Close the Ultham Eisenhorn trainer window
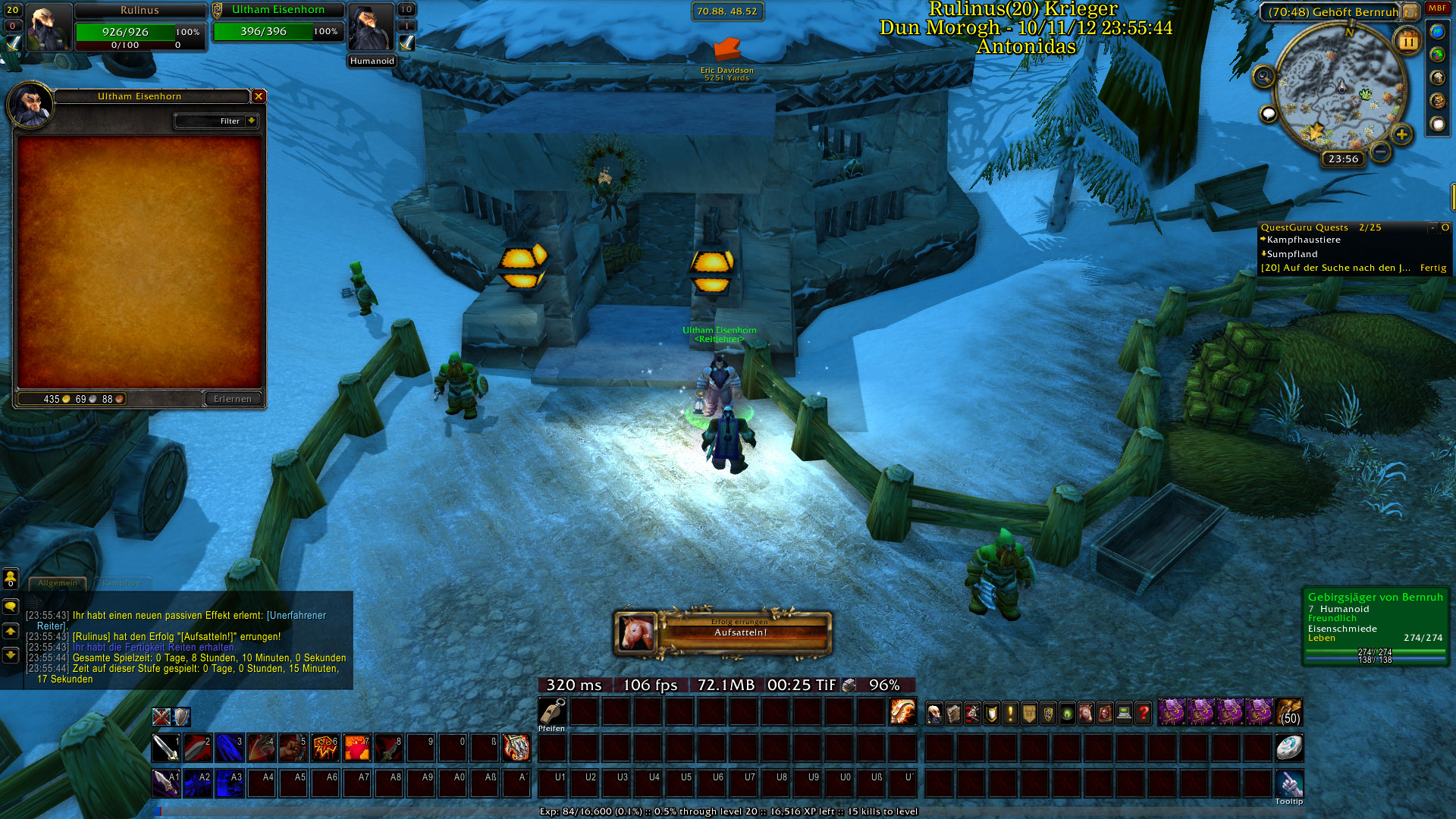 [x=259, y=96]
